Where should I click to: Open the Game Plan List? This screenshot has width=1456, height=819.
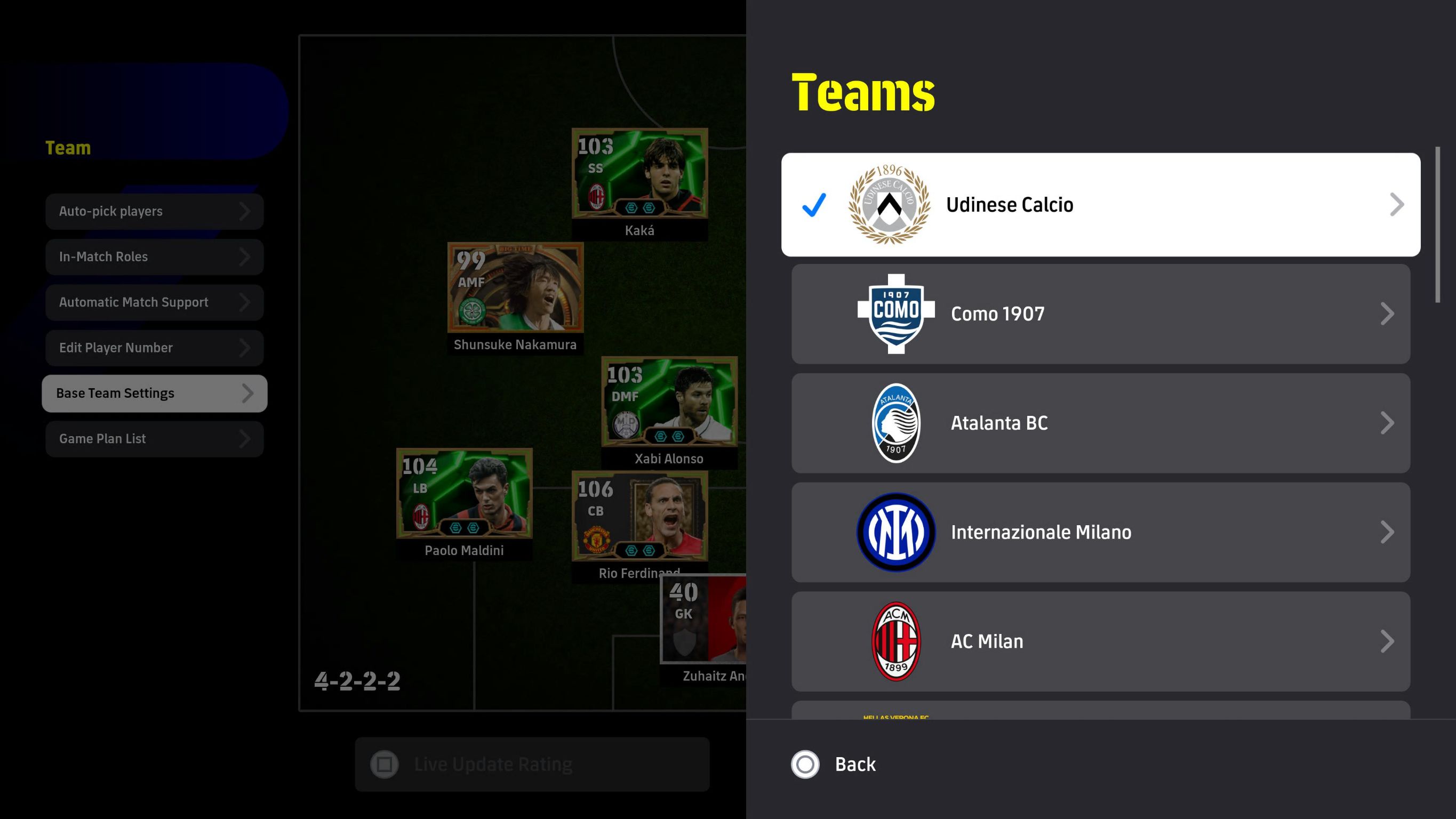pos(154,439)
